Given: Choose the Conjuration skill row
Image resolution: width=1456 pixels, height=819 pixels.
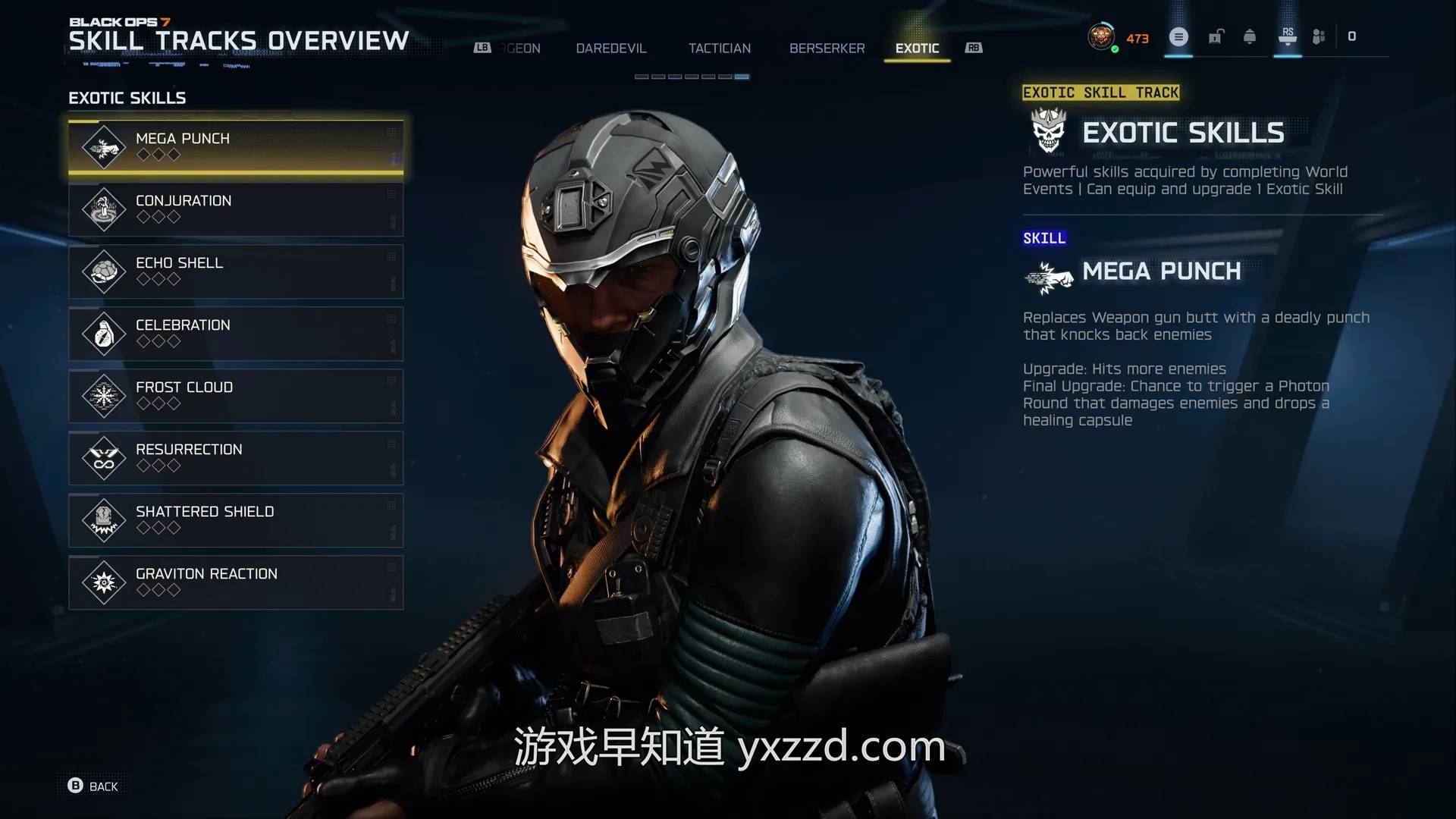Looking at the screenshot, I should 235,209.
